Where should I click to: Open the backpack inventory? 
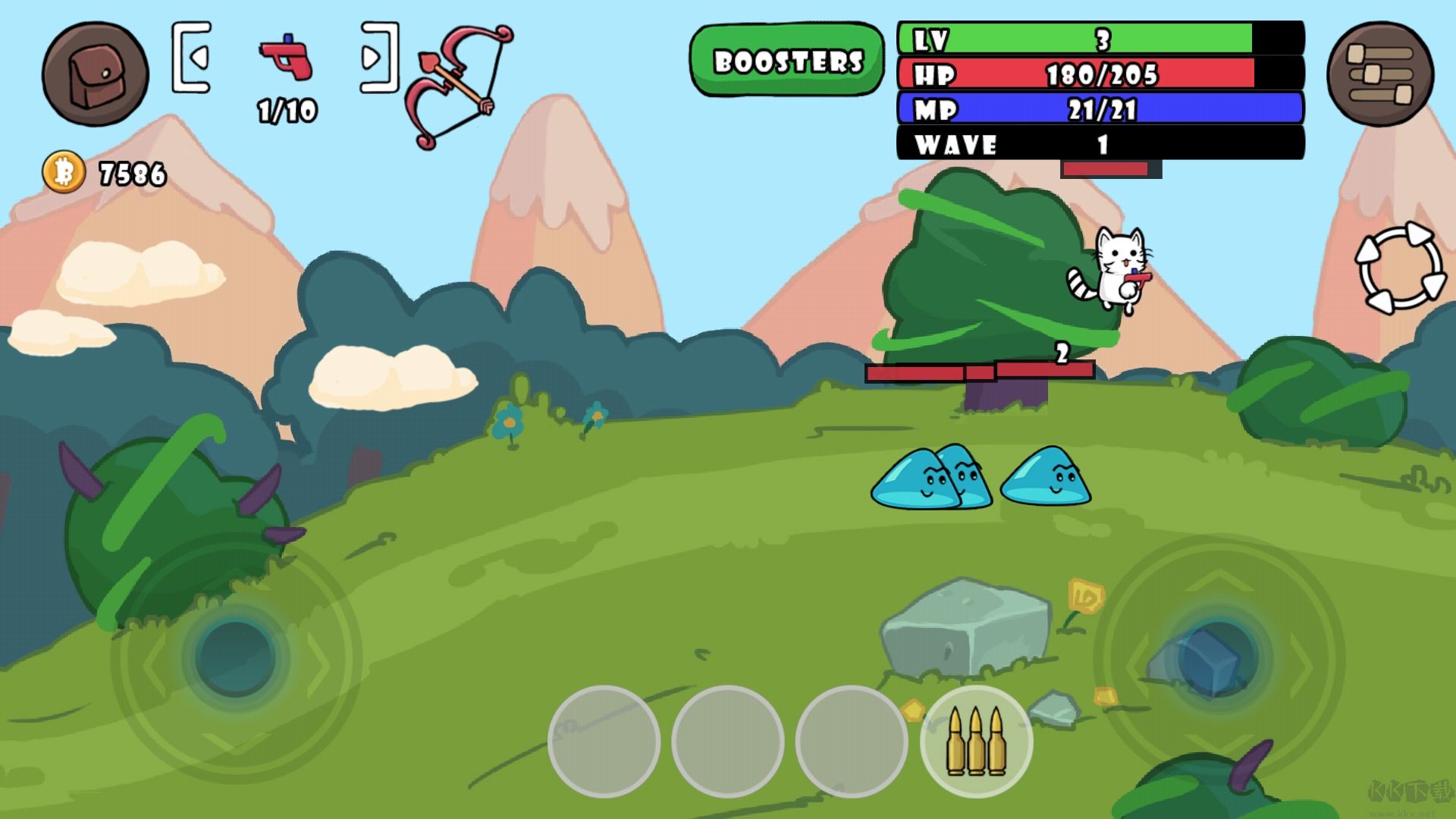coord(96,74)
